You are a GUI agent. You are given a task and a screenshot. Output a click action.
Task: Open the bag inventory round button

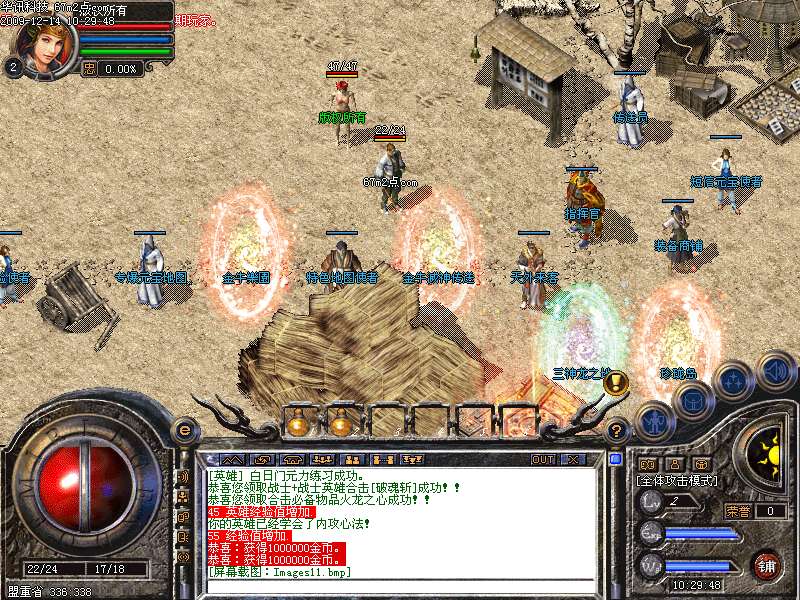(x=691, y=402)
